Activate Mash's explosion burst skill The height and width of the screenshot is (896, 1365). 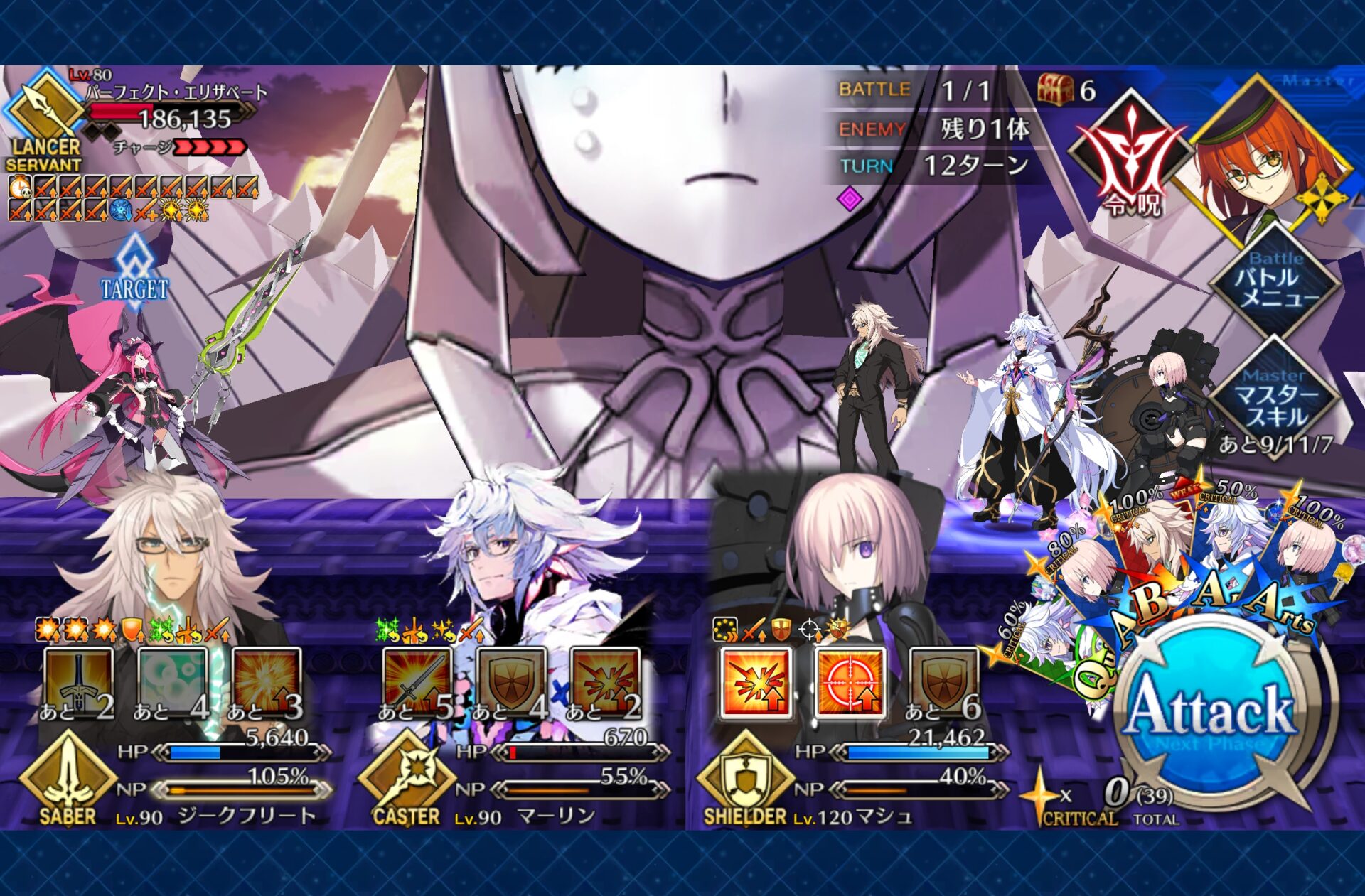(x=755, y=682)
